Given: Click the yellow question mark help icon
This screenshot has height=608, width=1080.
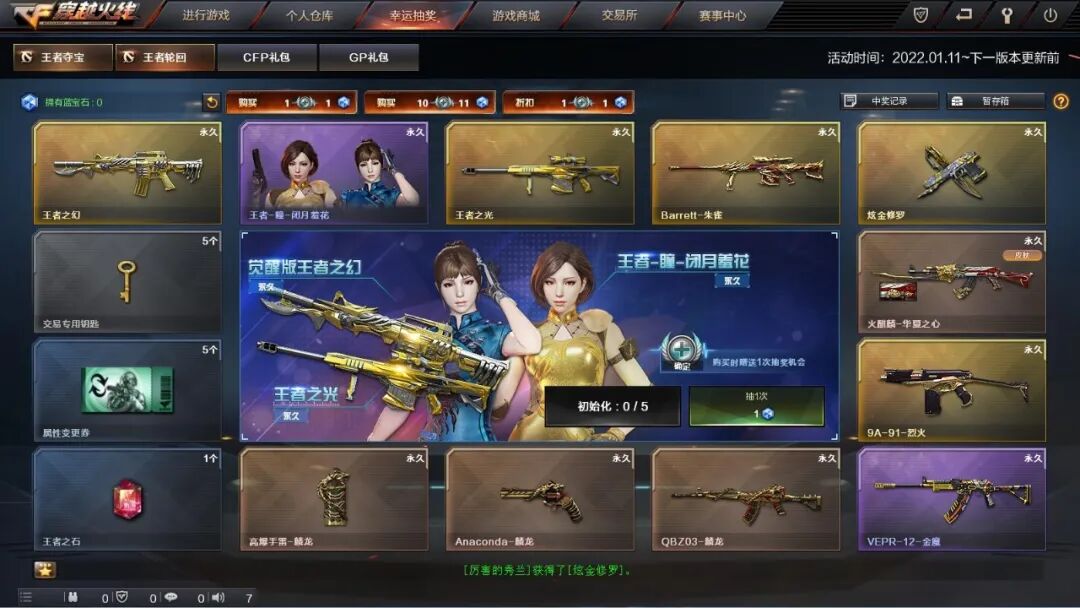Looking at the screenshot, I should (x=1061, y=101).
